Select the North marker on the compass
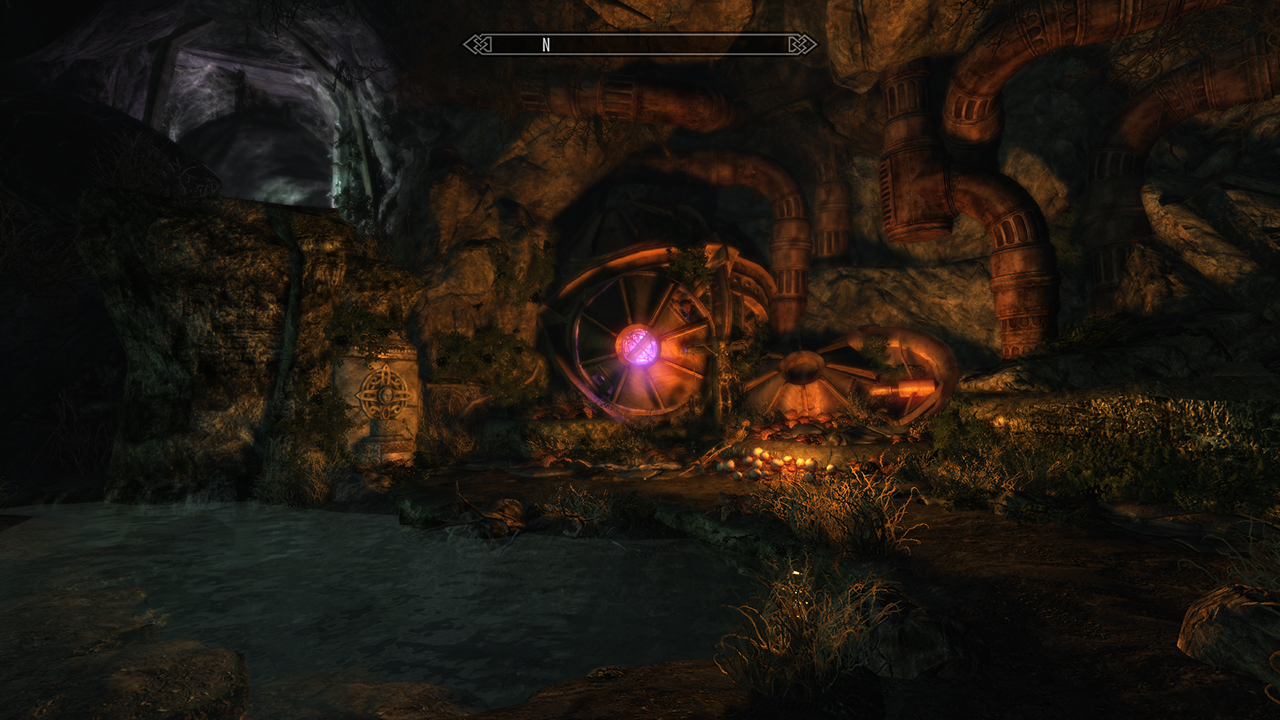Image resolution: width=1280 pixels, height=720 pixels. point(546,45)
